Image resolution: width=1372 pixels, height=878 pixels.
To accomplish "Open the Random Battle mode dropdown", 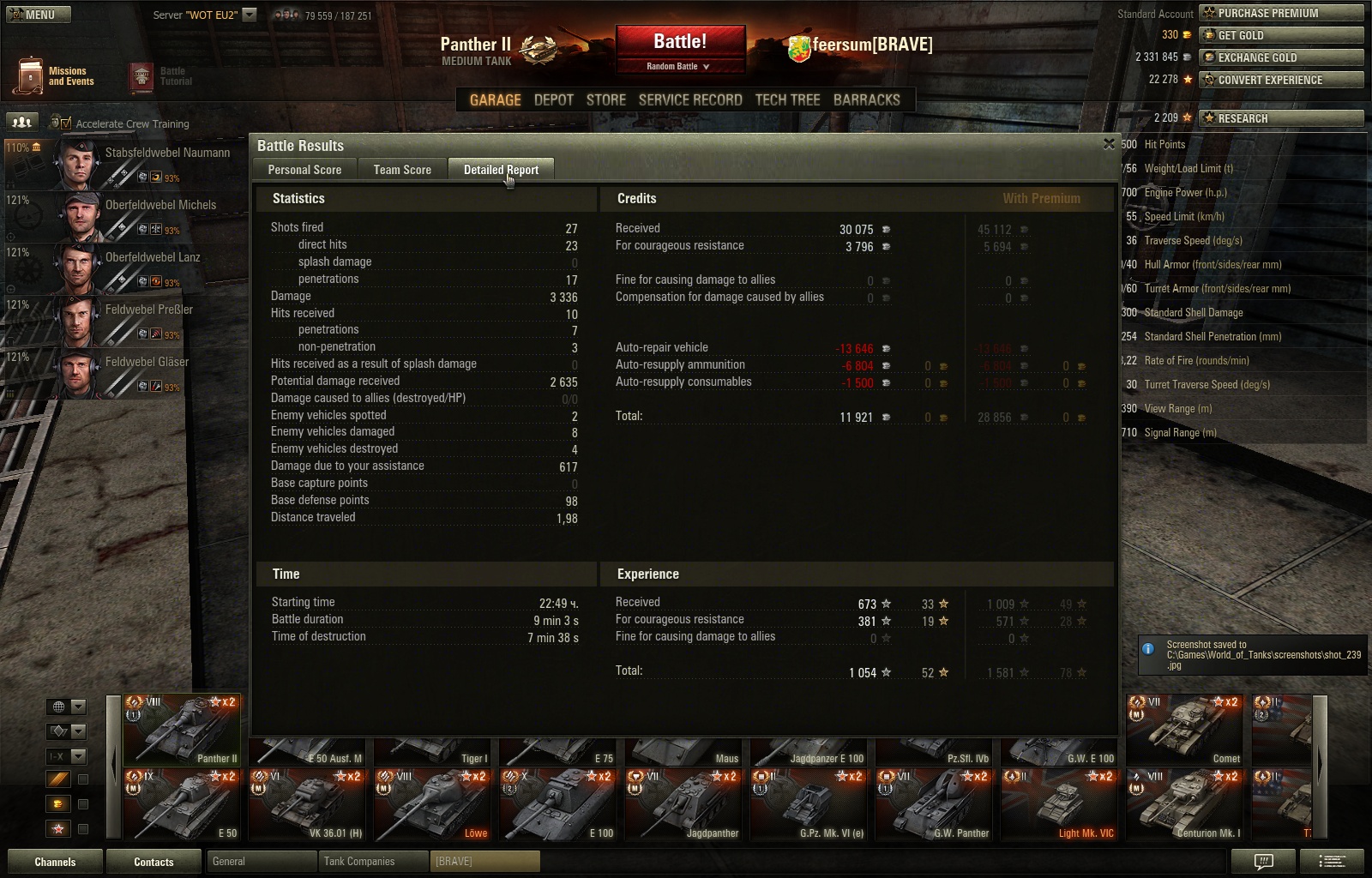I will pyautogui.click(x=678, y=66).
